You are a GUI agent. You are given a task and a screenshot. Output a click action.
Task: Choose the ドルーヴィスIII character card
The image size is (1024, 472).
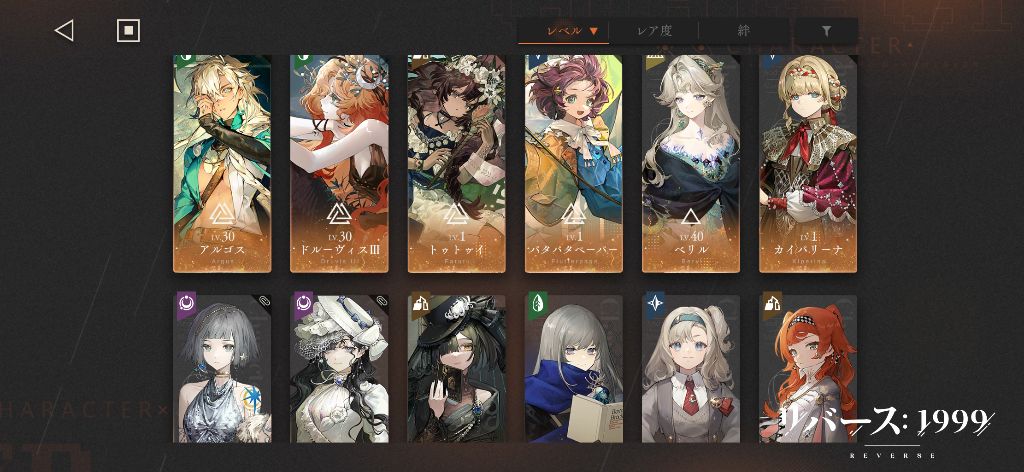pyautogui.click(x=339, y=163)
